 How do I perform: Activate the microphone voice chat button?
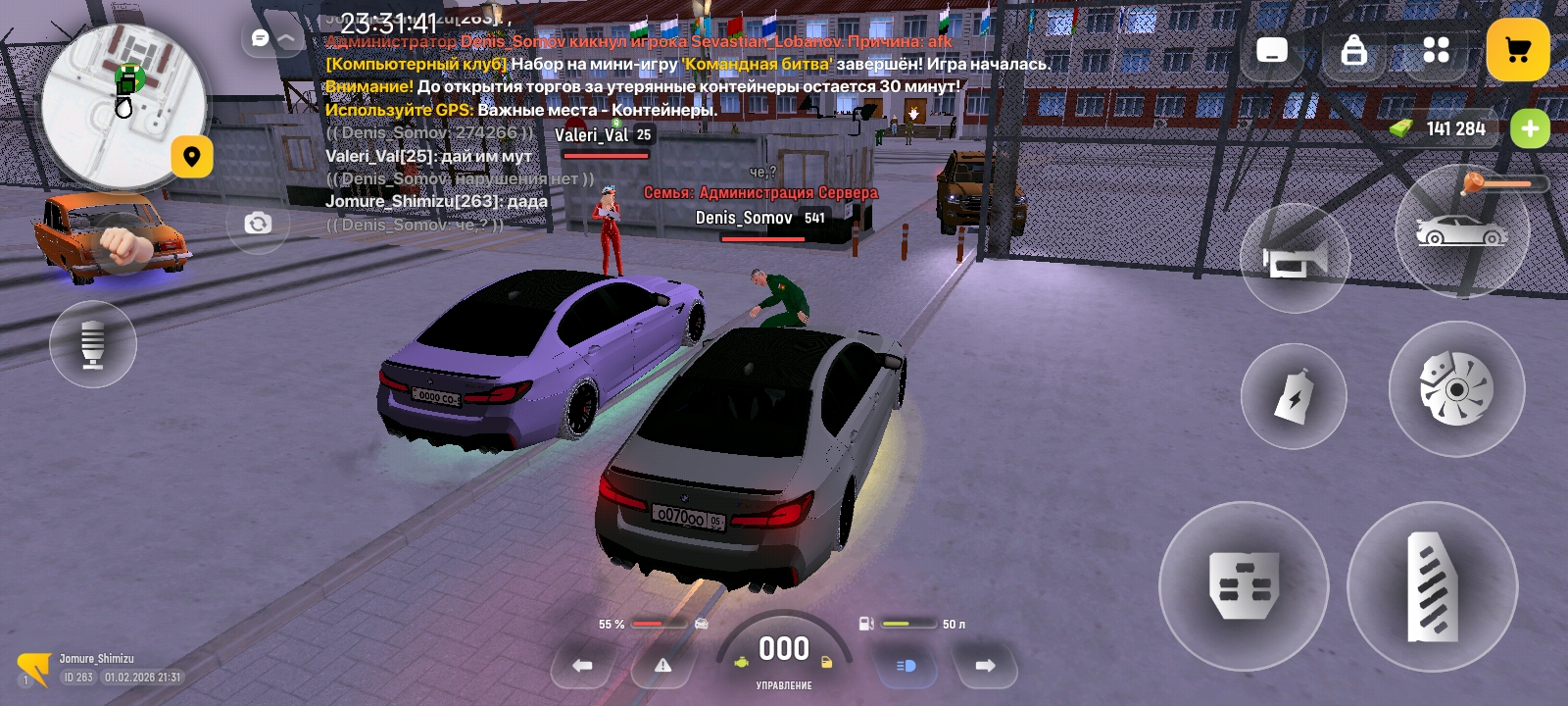coord(93,344)
